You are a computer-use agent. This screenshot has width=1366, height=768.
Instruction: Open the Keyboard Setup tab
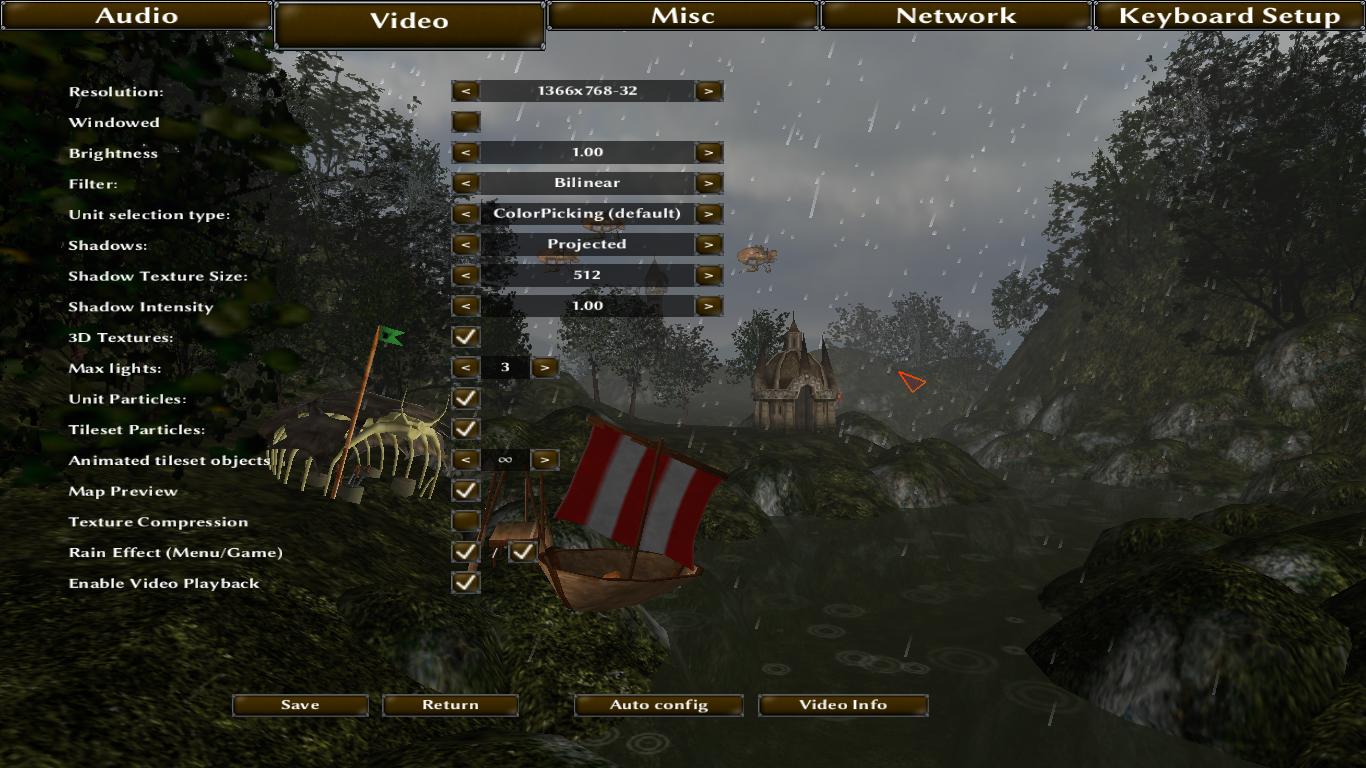[1229, 16]
